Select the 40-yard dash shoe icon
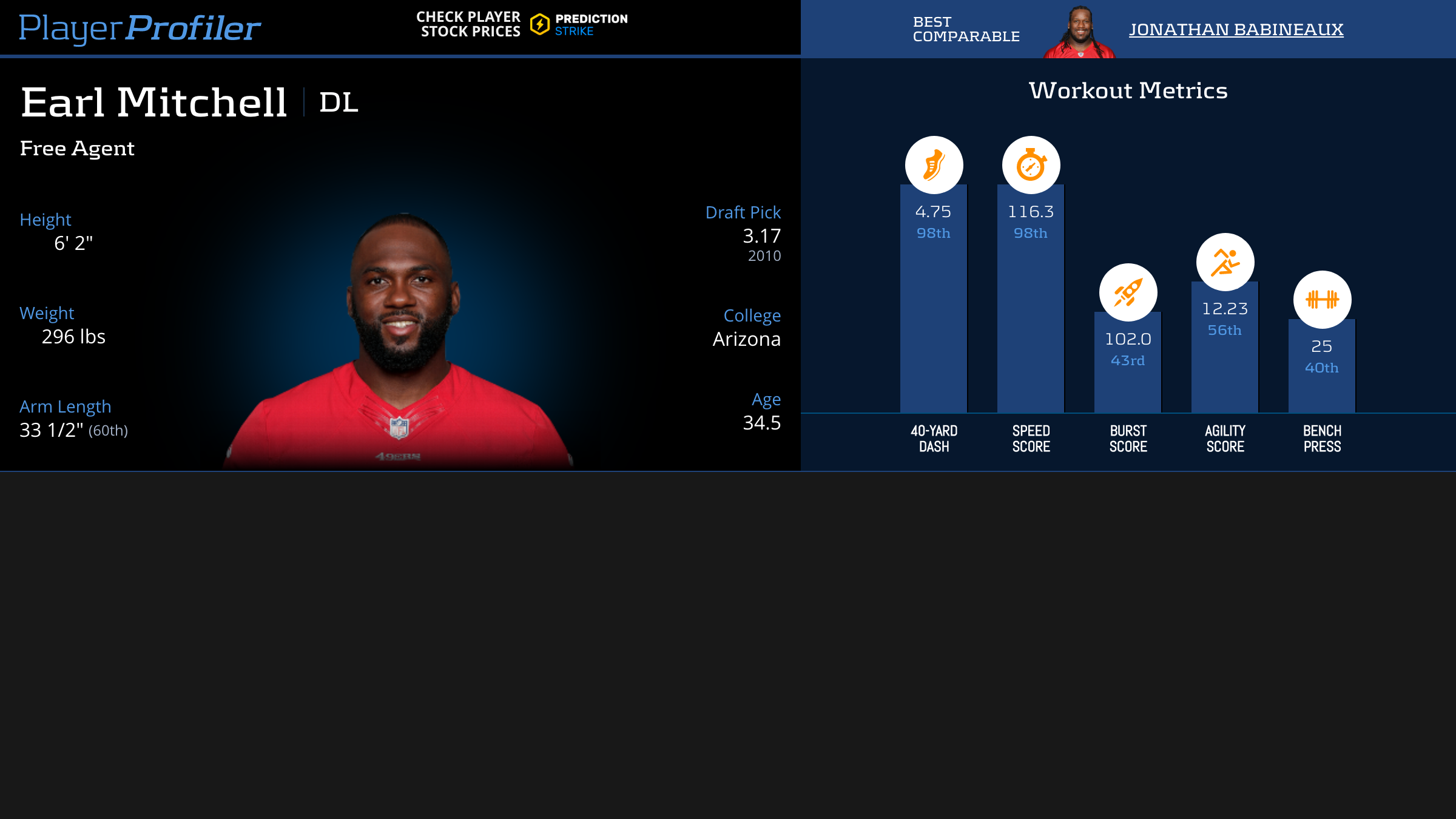The height and width of the screenshot is (819, 1456). [x=934, y=165]
